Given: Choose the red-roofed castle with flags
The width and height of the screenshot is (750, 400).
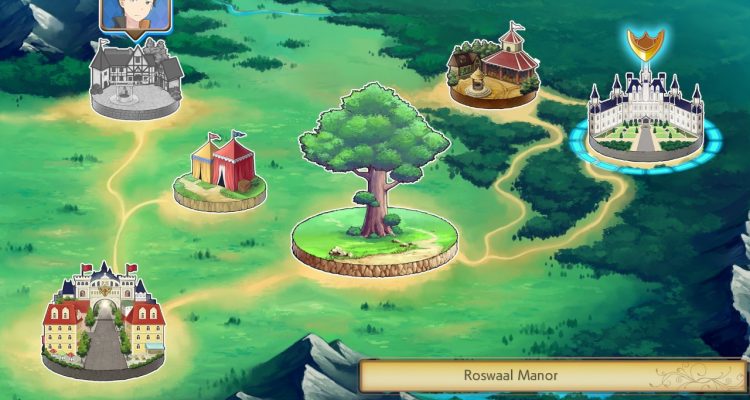Looking at the screenshot, I should [x=103, y=320].
